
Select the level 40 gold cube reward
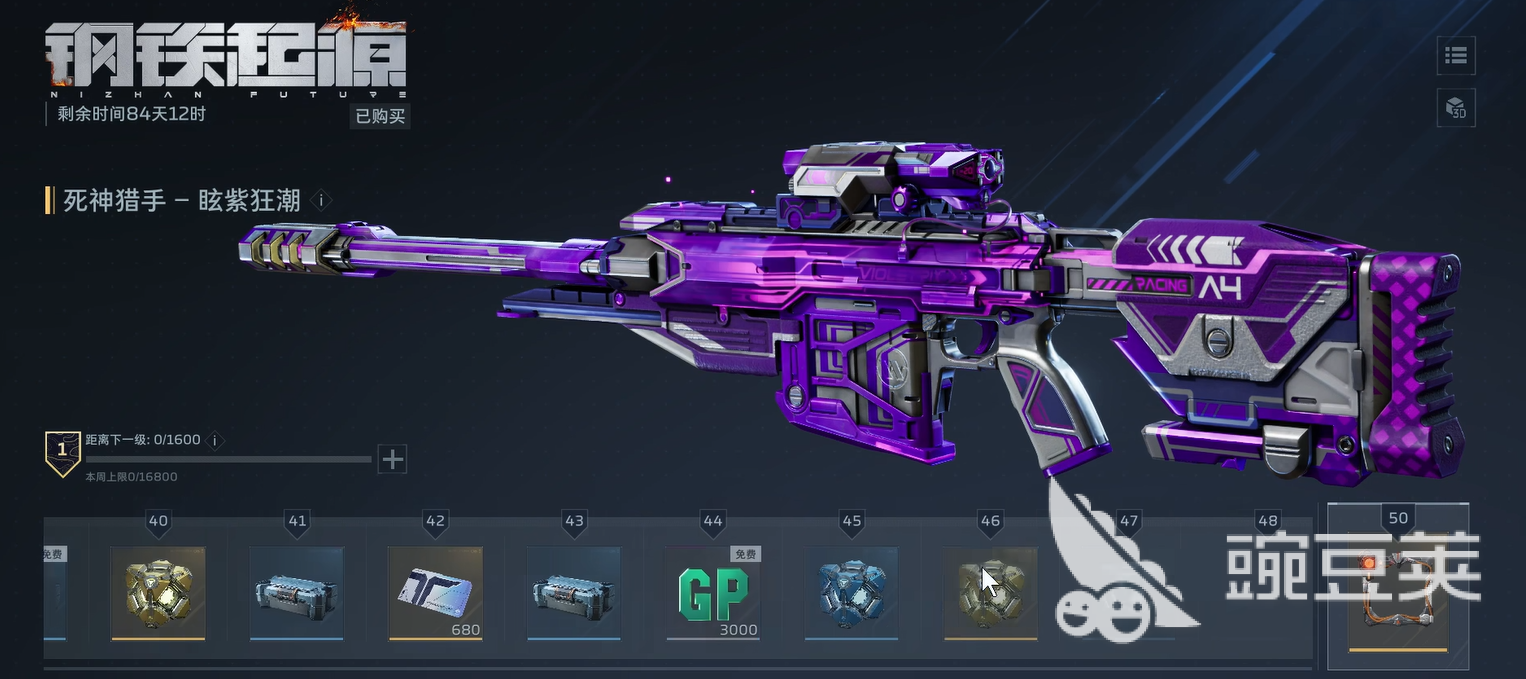point(158,592)
